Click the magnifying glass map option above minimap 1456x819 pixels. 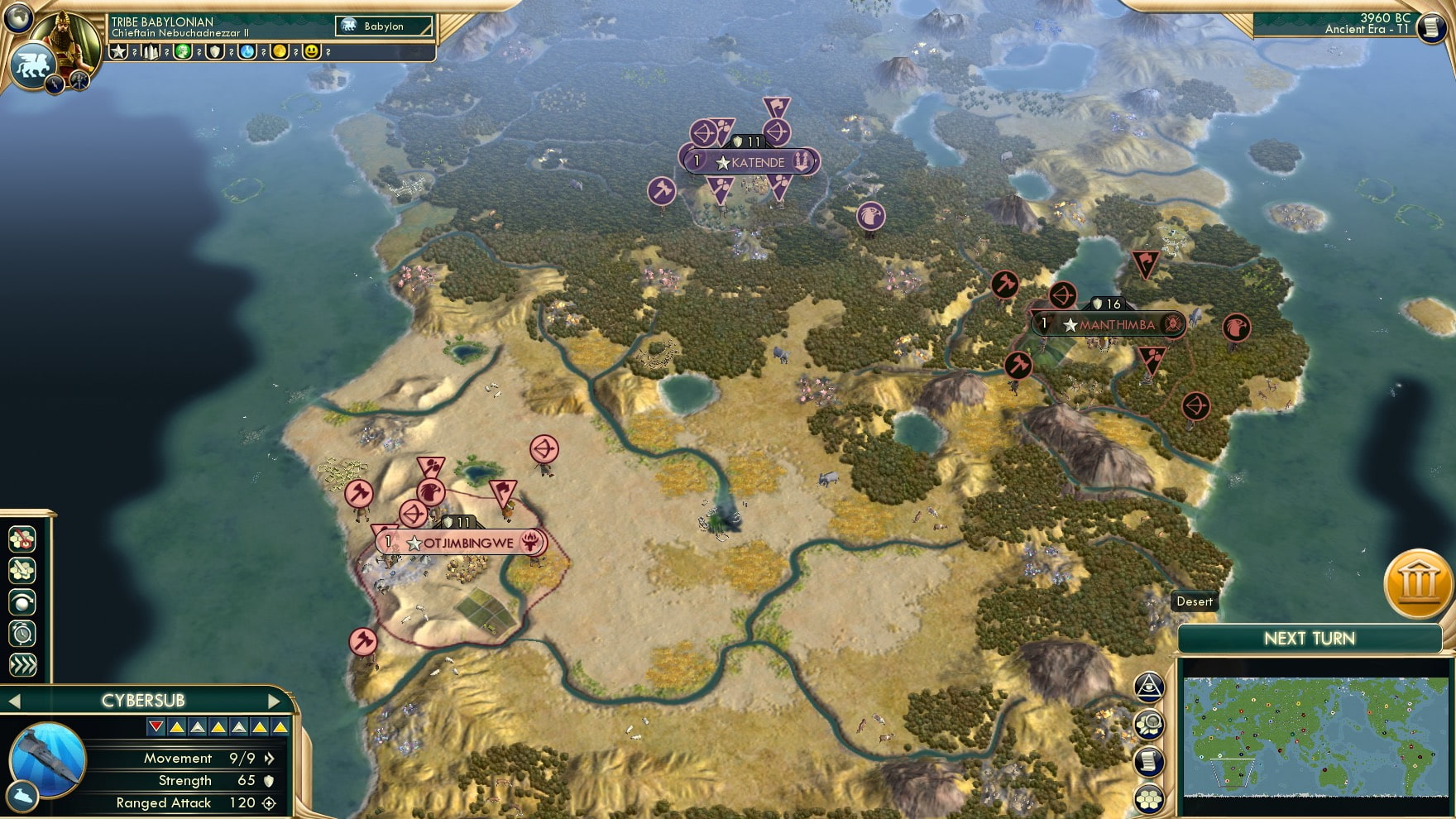(x=1148, y=723)
